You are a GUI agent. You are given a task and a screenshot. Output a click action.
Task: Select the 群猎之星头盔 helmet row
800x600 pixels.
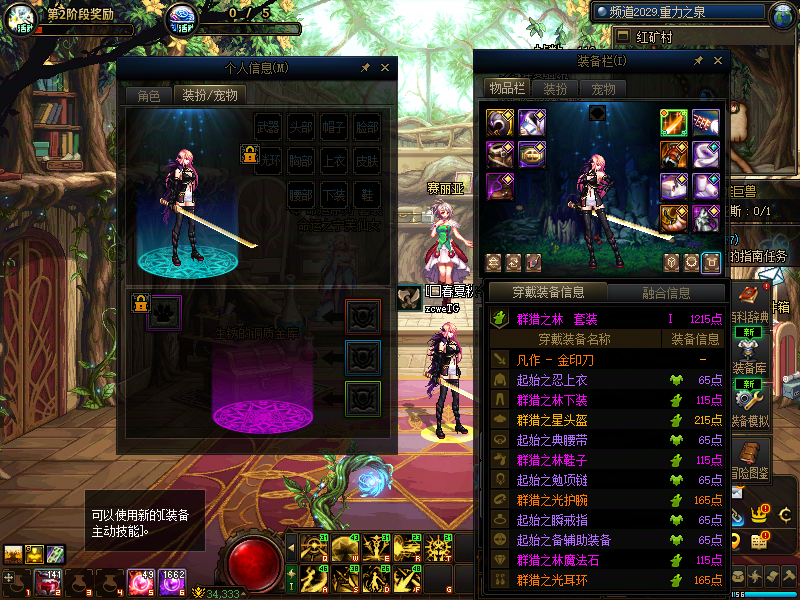[558, 420]
